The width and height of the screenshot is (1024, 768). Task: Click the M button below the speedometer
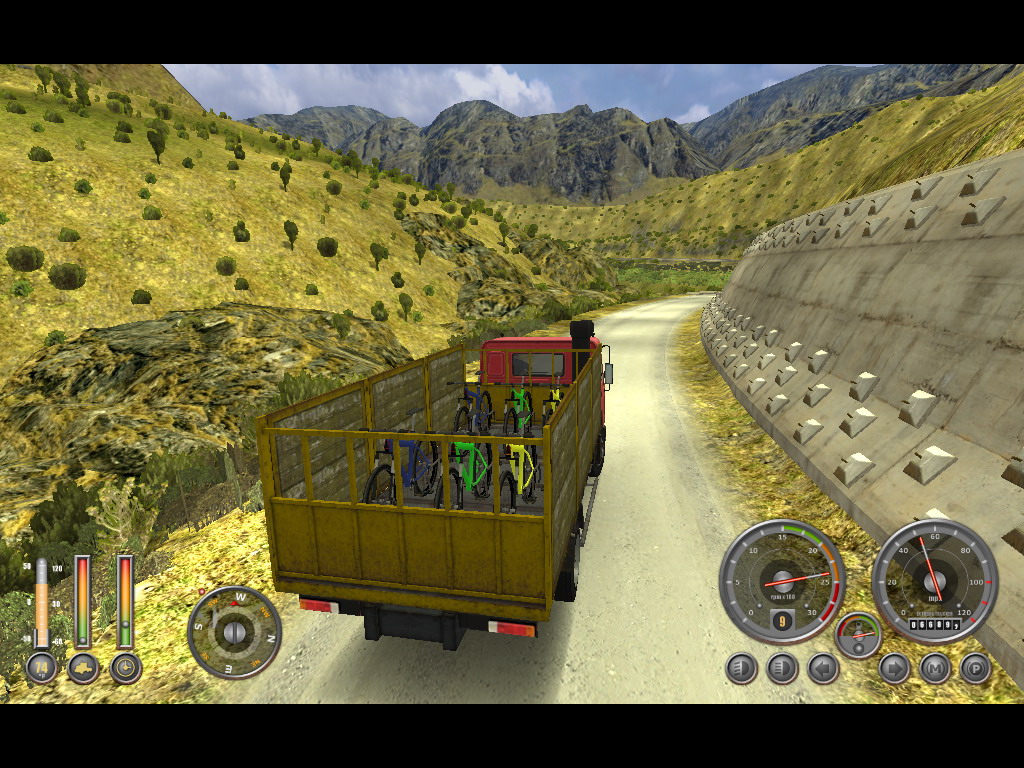coord(935,668)
